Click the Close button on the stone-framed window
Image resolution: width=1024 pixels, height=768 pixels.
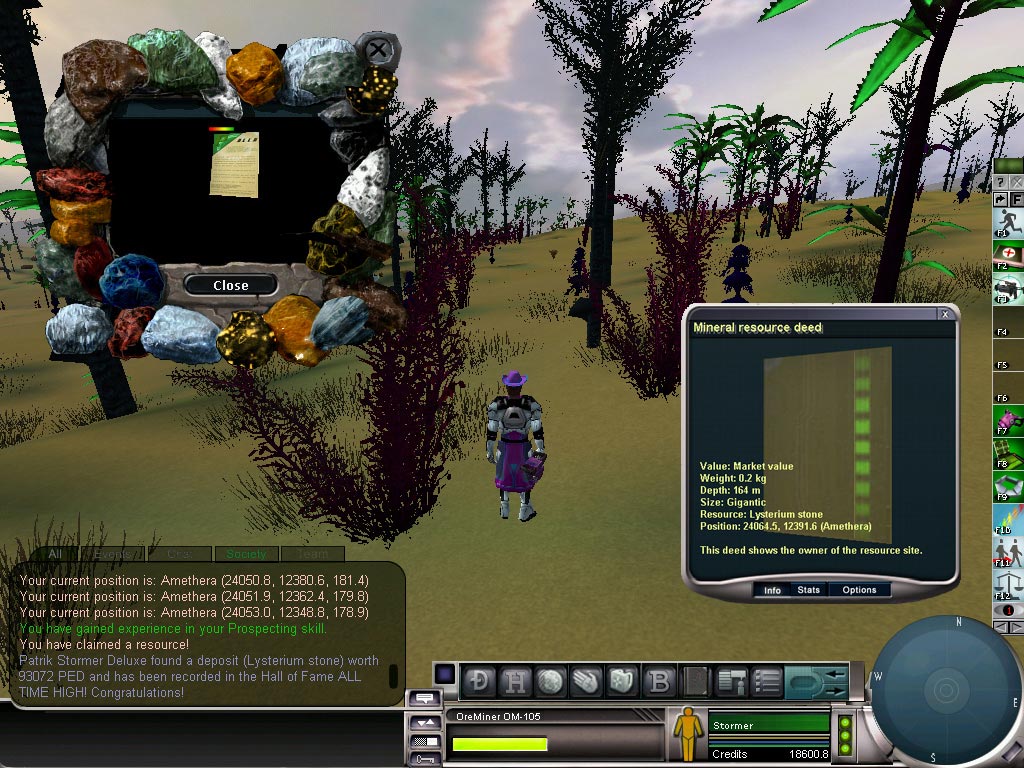(x=230, y=285)
